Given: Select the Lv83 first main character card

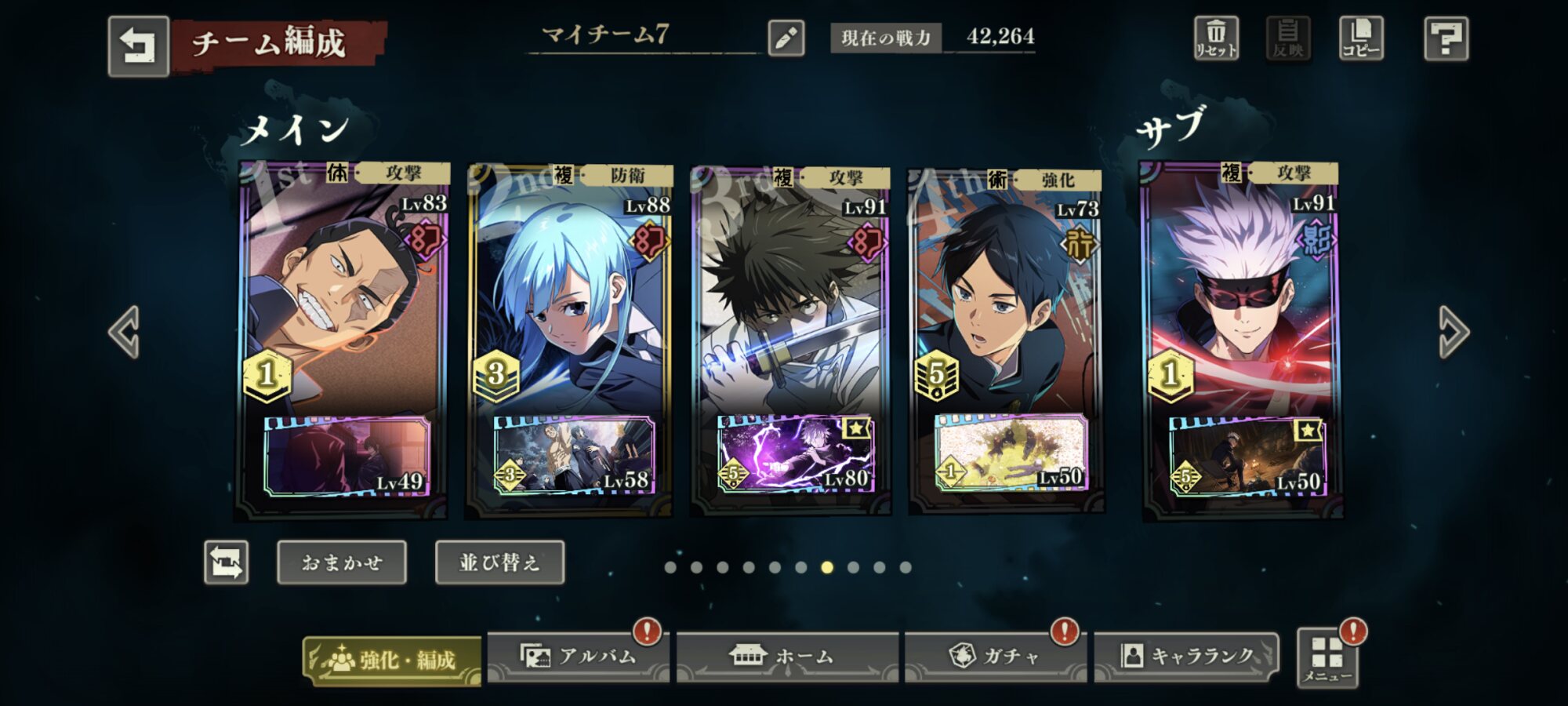Looking at the screenshot, I should pyautogui.click(x=342, y=298).
